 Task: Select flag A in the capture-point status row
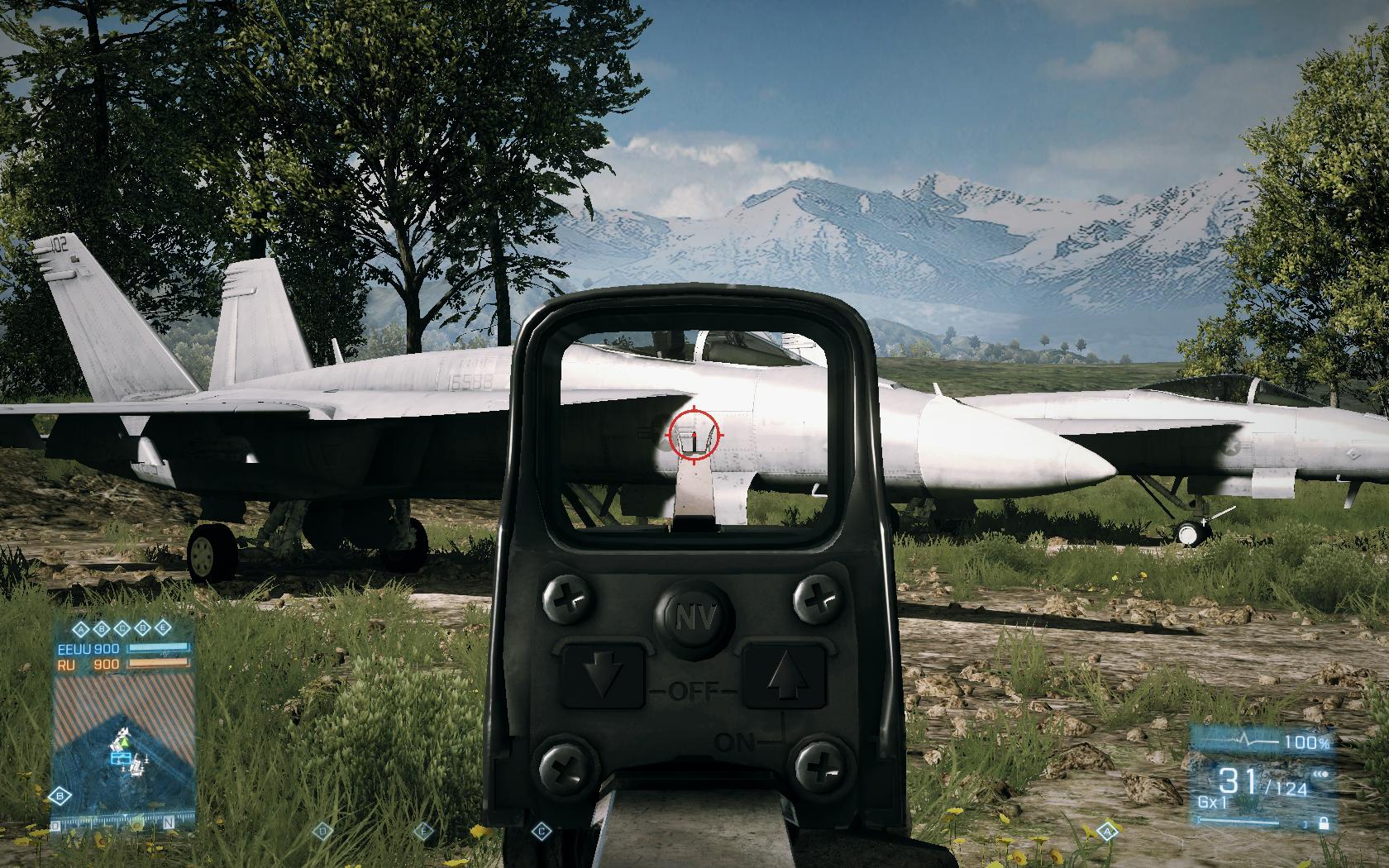[82, 627]
